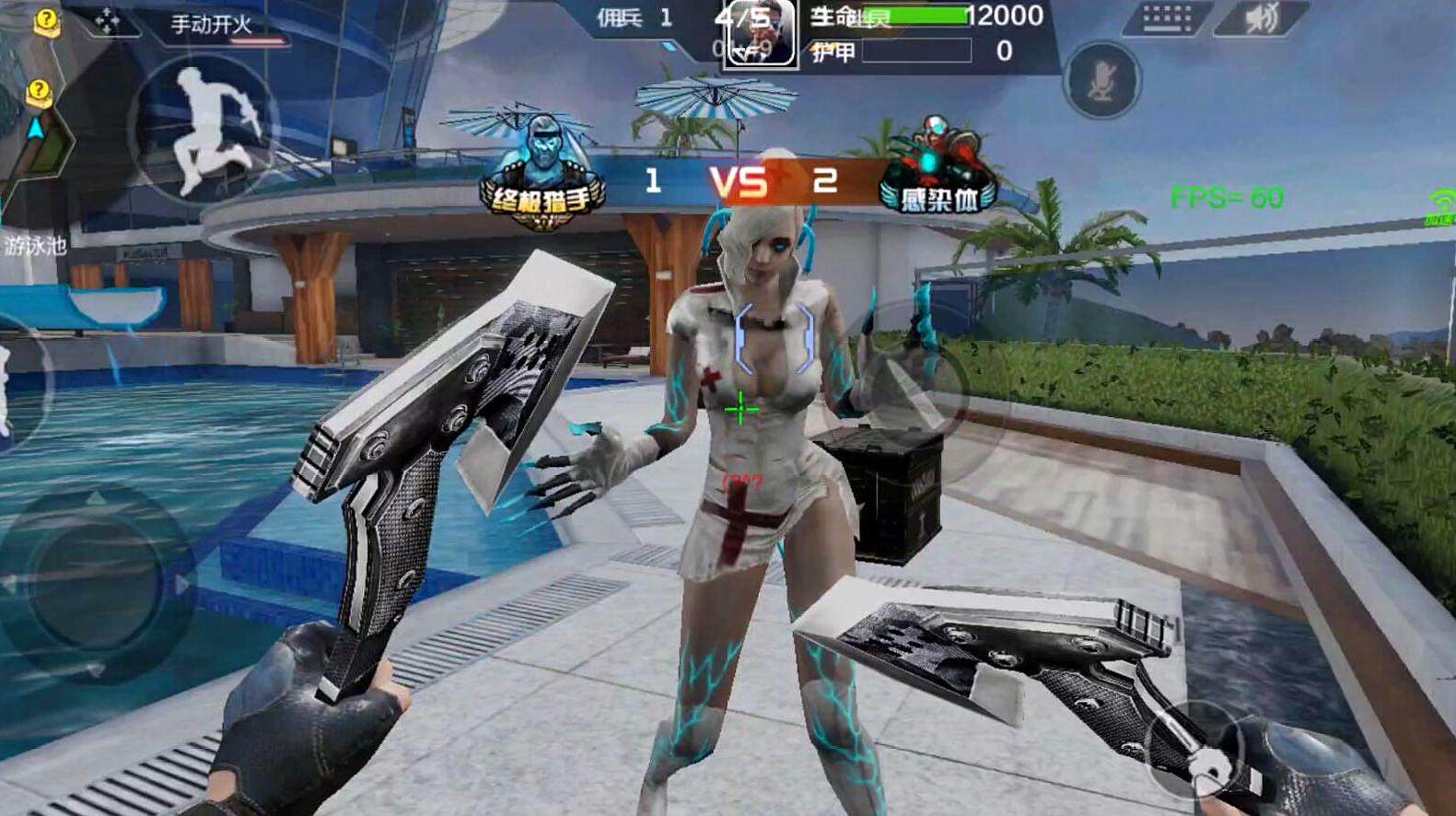Toggle the muted microphone voice button
The width and height of the screenshot is (1456, 816).
point(1101,81)
